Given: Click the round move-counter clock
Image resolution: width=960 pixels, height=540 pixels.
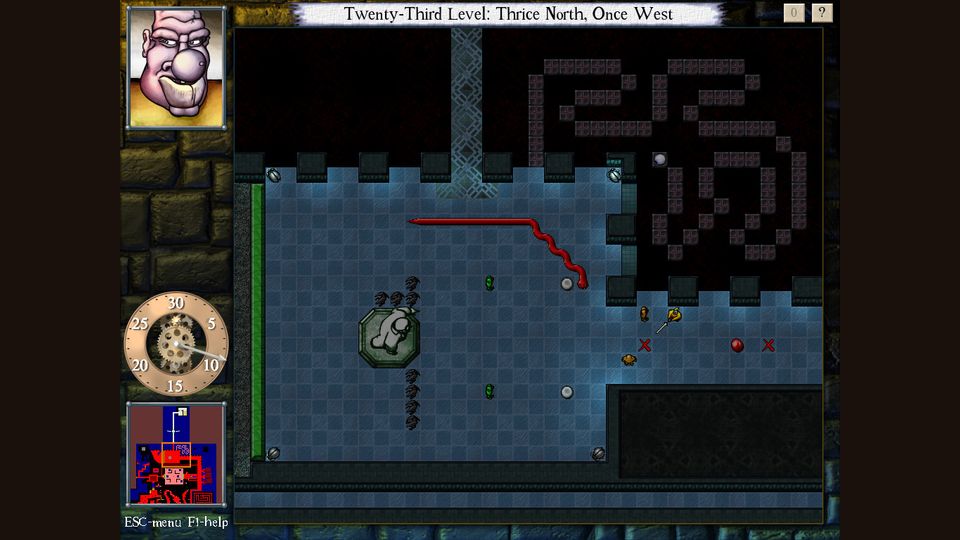Looking at the screenshot, I should (176, 344).
